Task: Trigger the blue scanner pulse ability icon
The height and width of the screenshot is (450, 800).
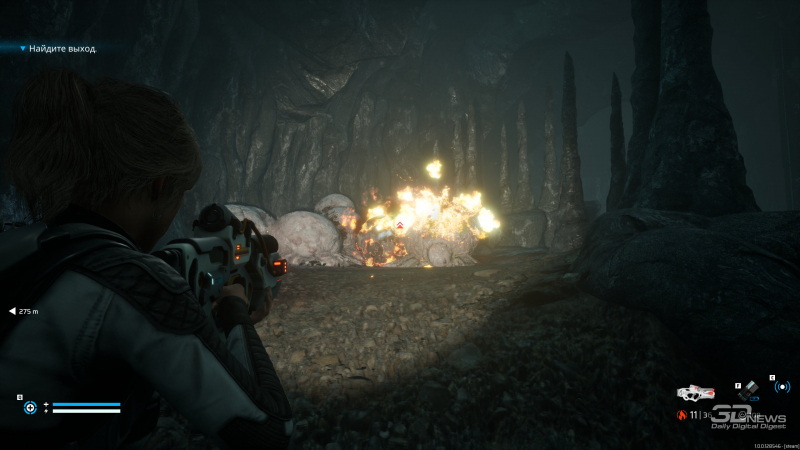Action: pyautogui.click(x=782, y=387)
